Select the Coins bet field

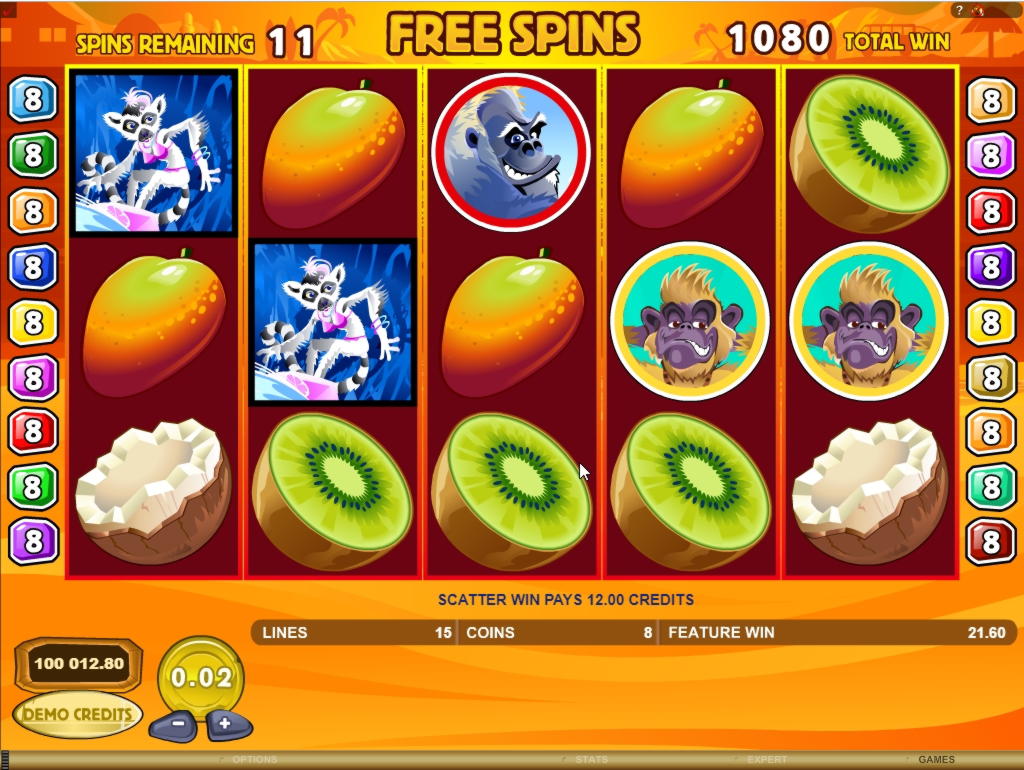(558, 633)
